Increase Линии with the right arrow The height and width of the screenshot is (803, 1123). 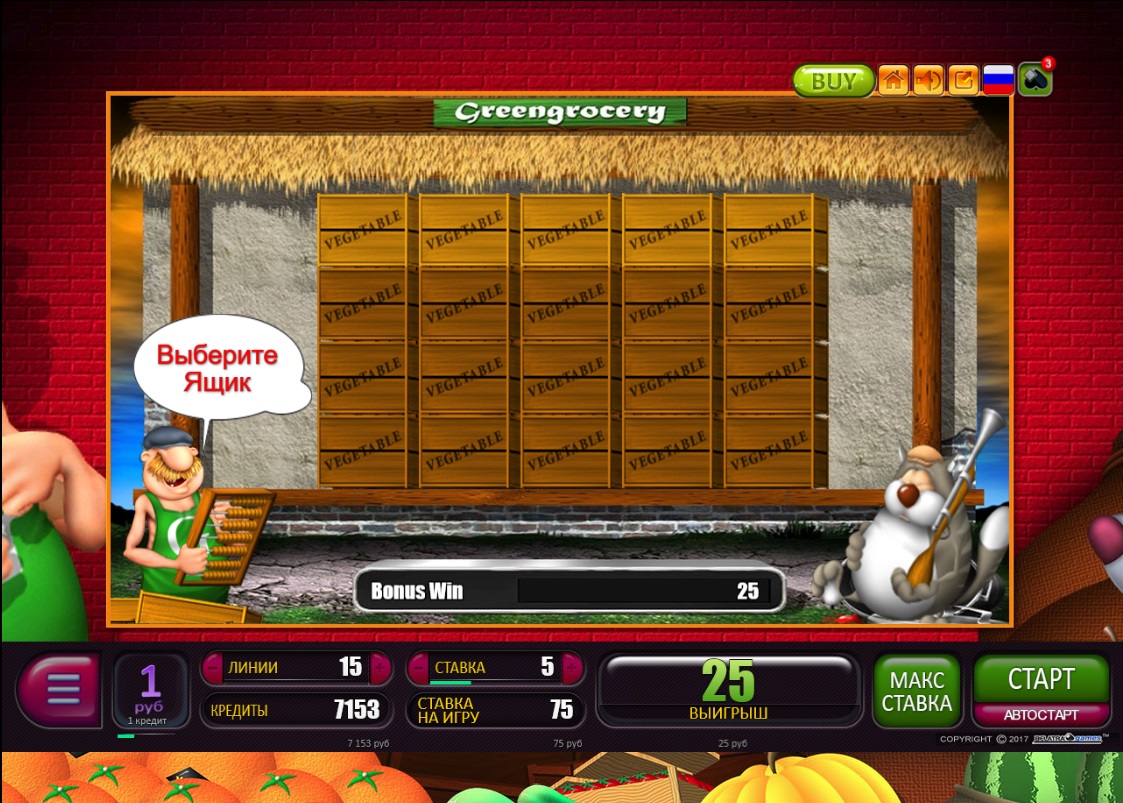(379, 667)
